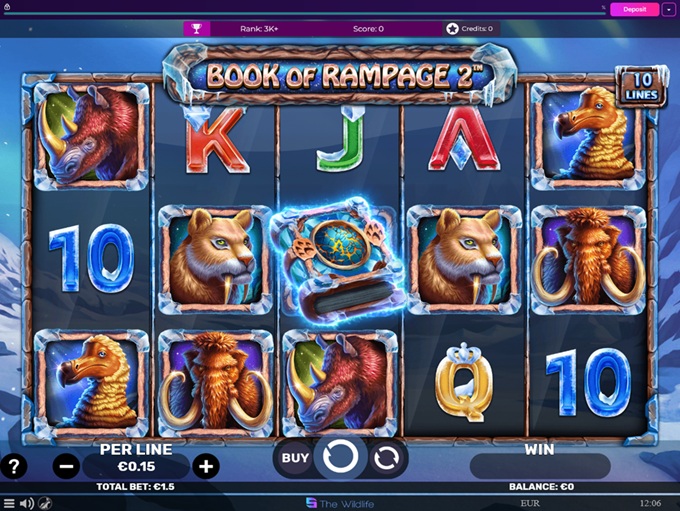Viewport: 680px width, 511px height.
Task: Click the Credits star icon
Action: tap(453, 29)
